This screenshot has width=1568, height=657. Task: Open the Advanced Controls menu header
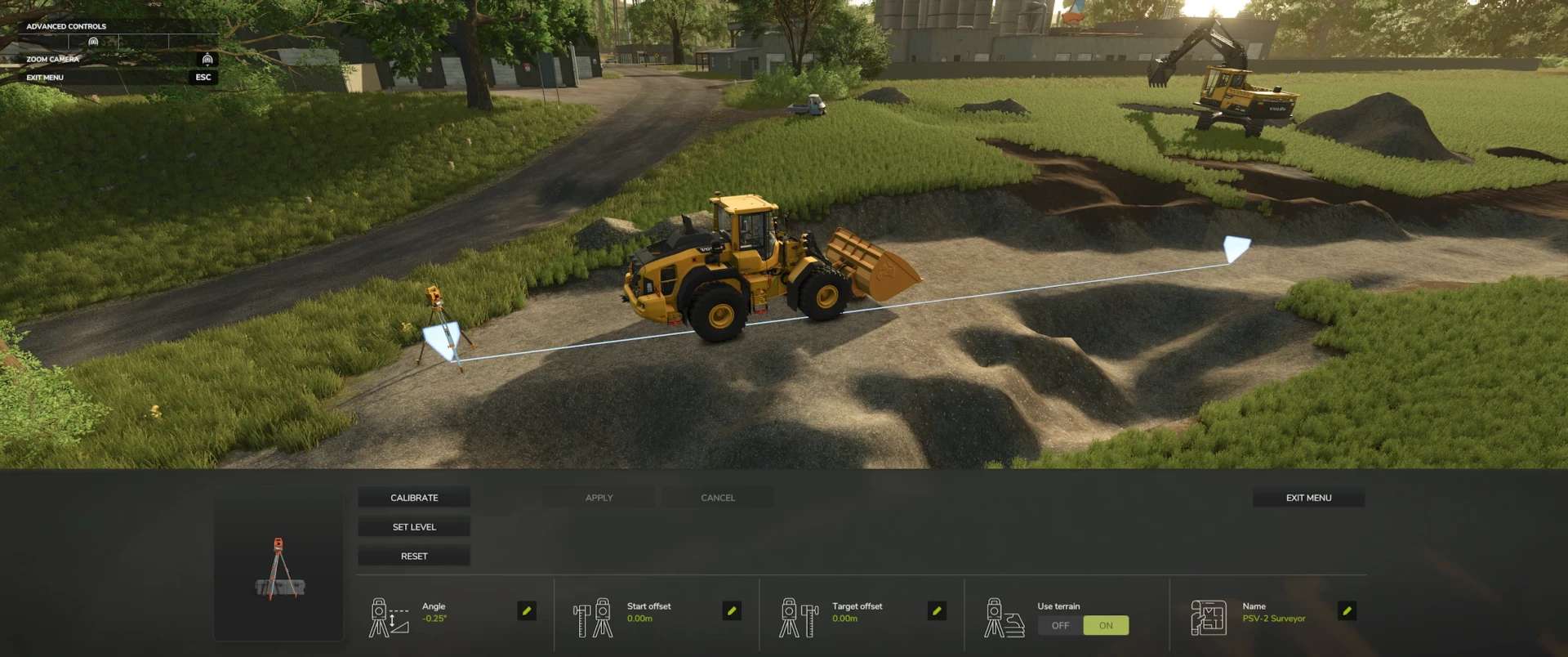[66, 25]
